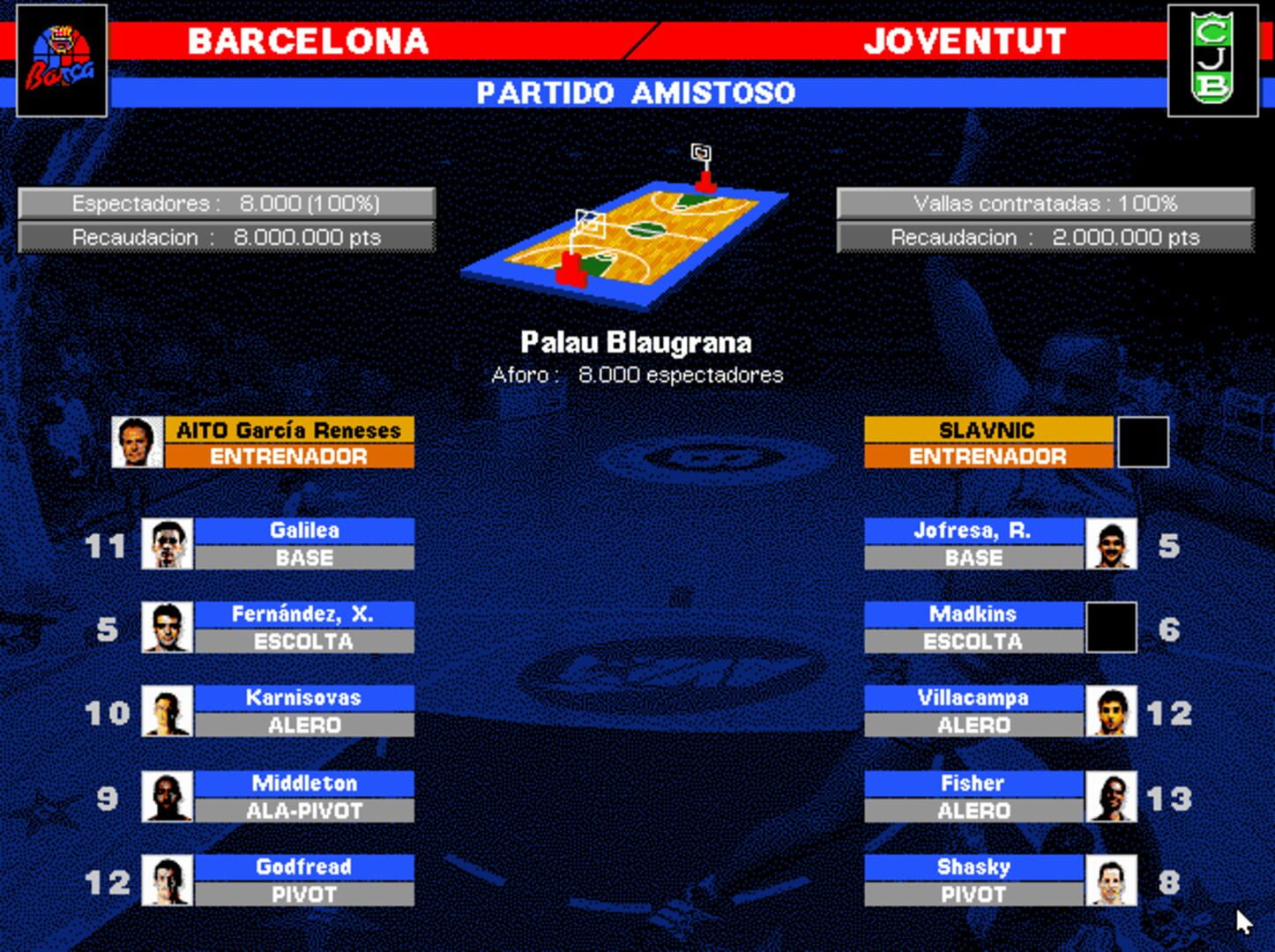Click the Madkins ESCOLTA name bar
Image resolution: width=1275 pixels, height=952 pixels.
(x=974, y=627)
